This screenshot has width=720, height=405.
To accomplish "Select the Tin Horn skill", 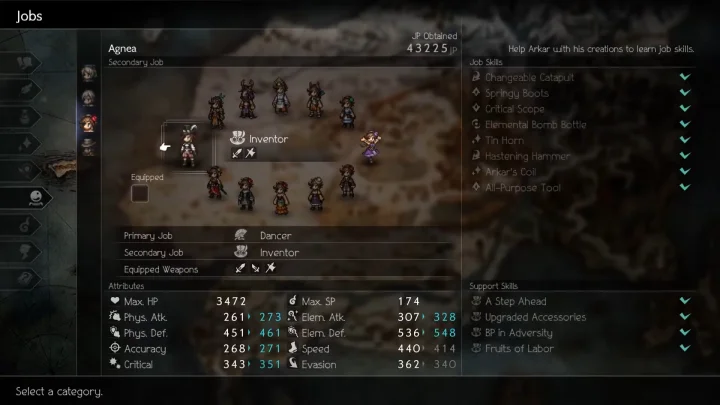I will [x=504, y=141].
